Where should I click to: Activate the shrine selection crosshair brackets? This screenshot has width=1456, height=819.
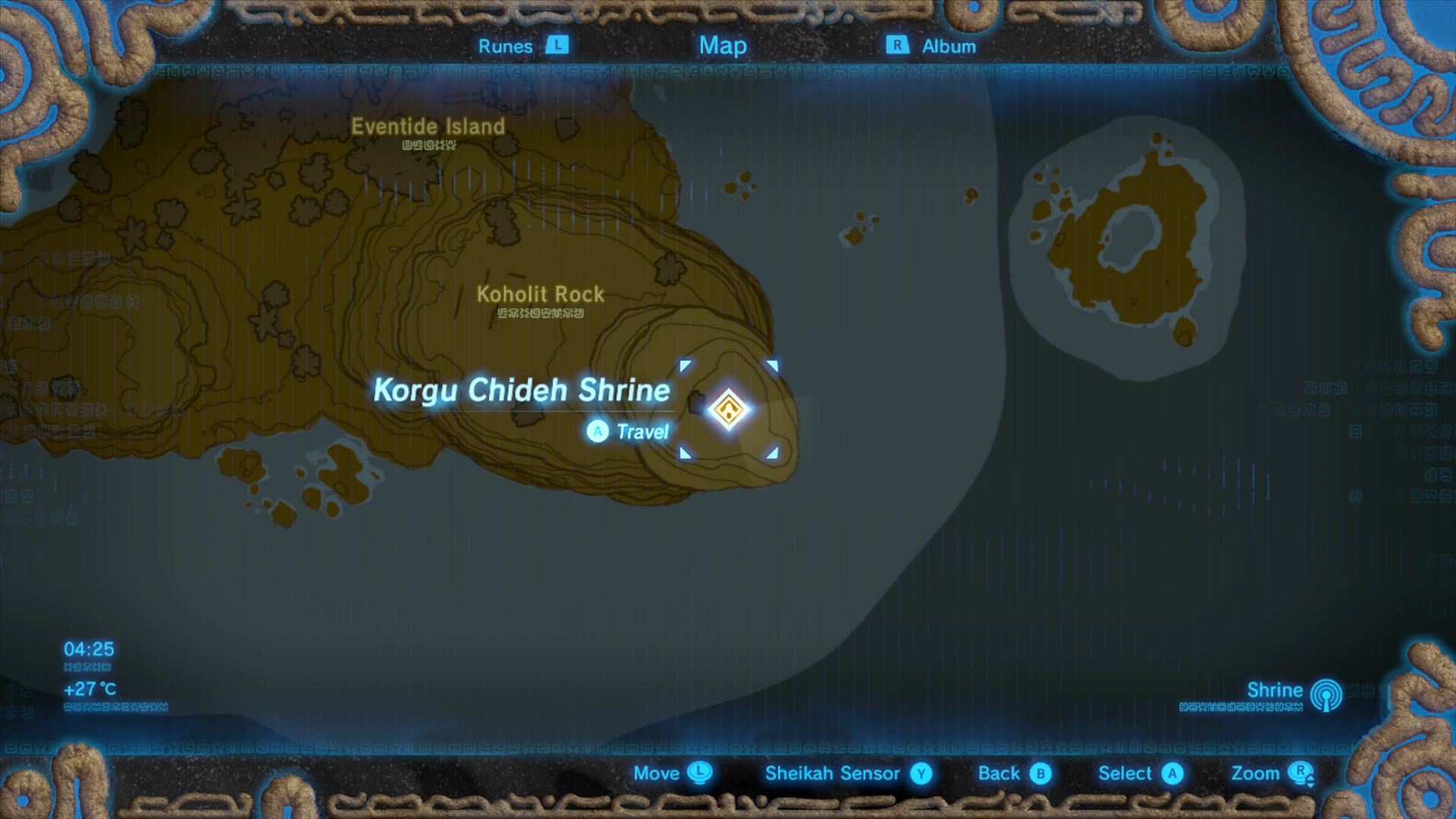click(729, 409)
